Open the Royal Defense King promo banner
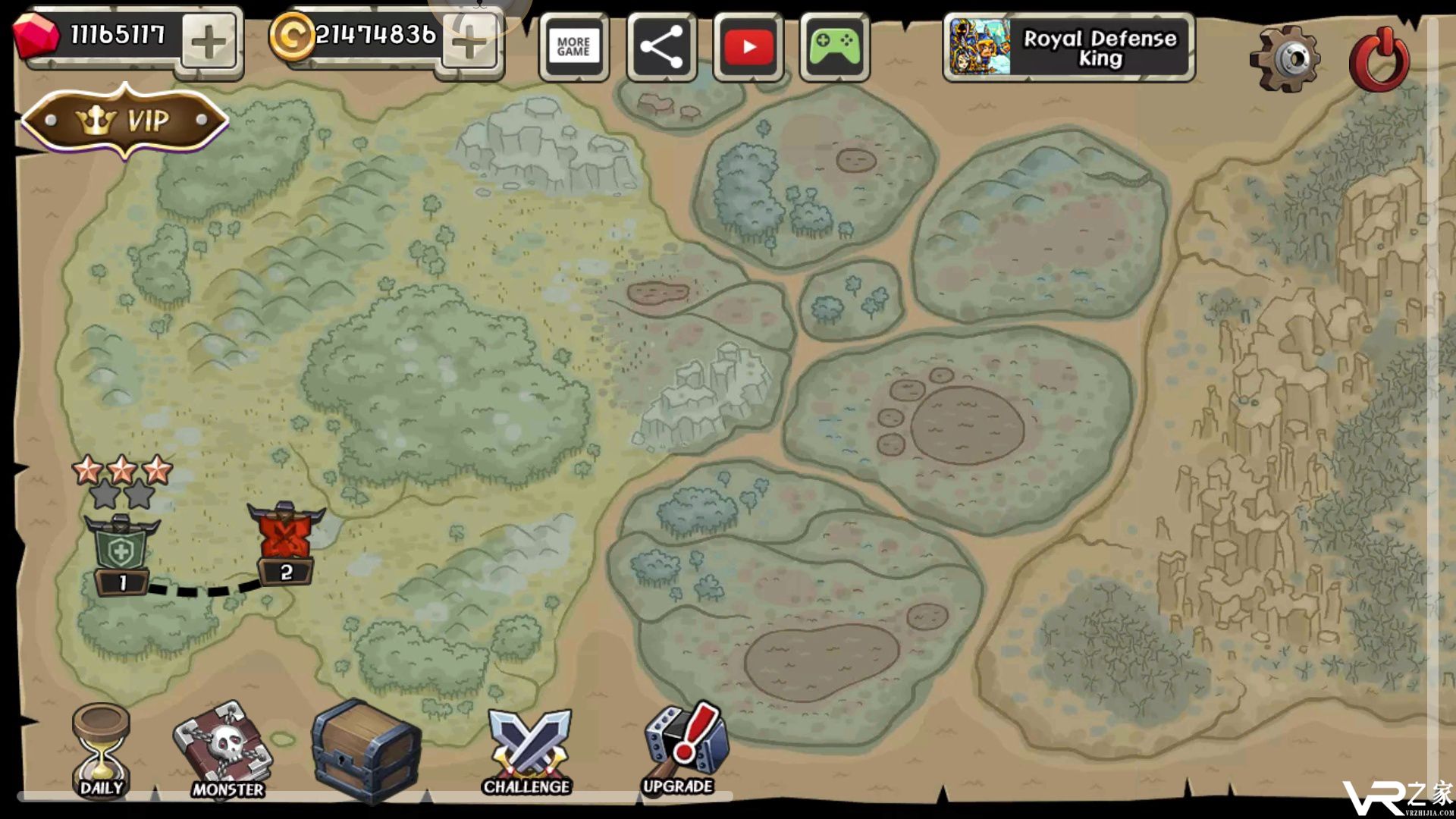 tap(1068, 48)
